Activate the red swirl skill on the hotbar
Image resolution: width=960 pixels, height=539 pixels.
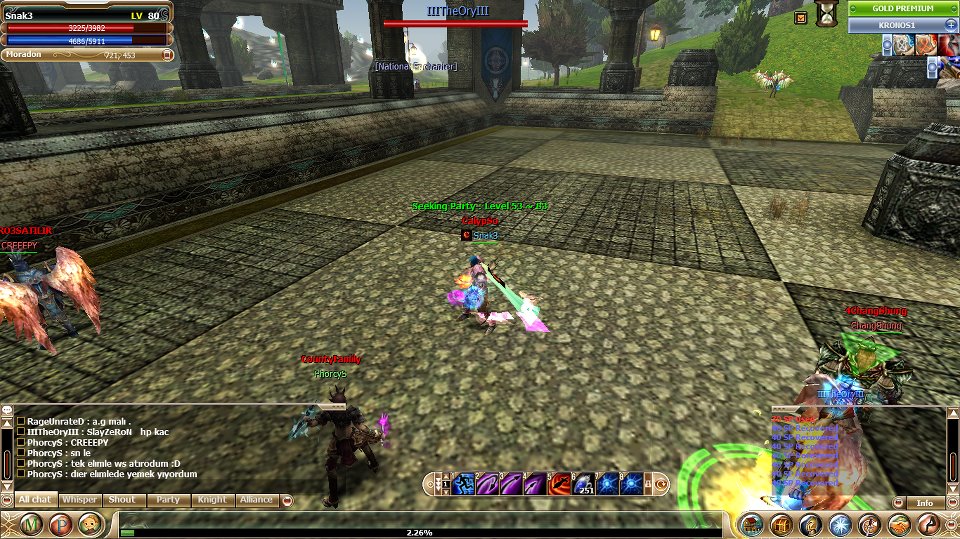[x=559, y=484]
